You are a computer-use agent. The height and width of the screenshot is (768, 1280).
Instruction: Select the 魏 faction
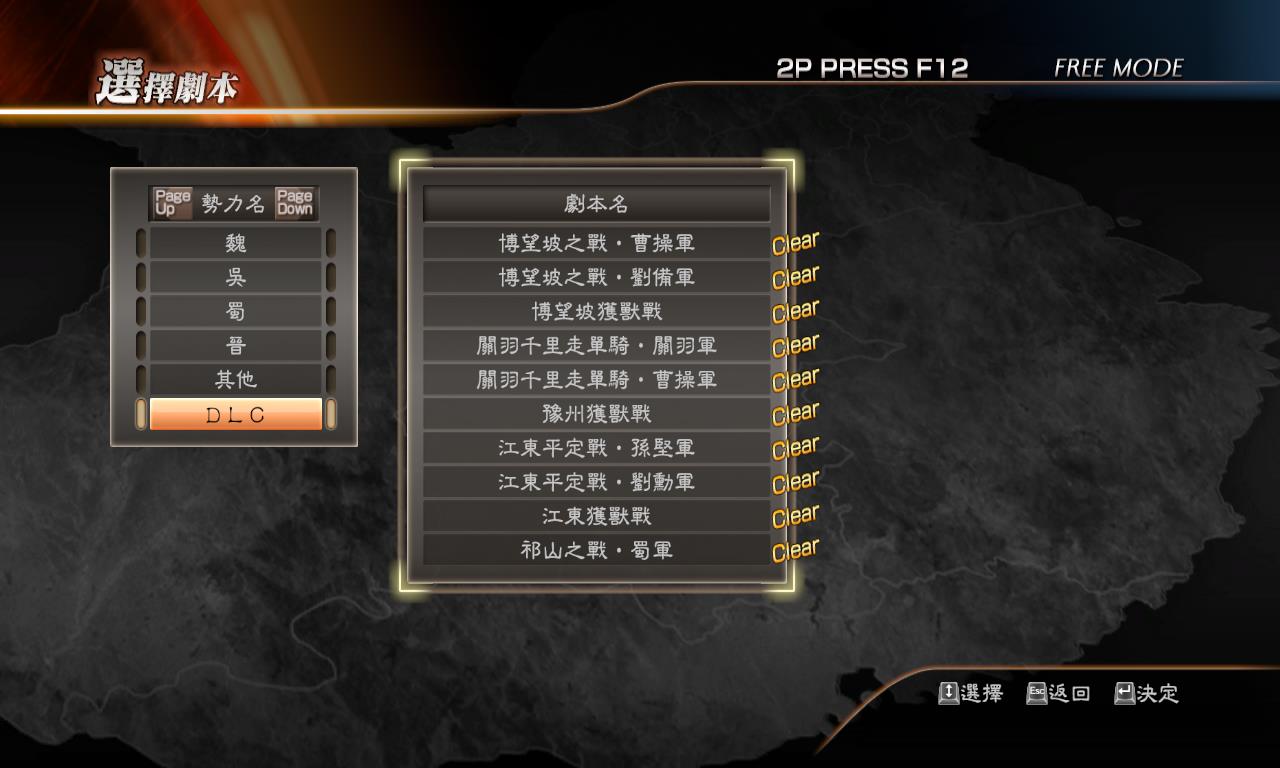[237, 242]
